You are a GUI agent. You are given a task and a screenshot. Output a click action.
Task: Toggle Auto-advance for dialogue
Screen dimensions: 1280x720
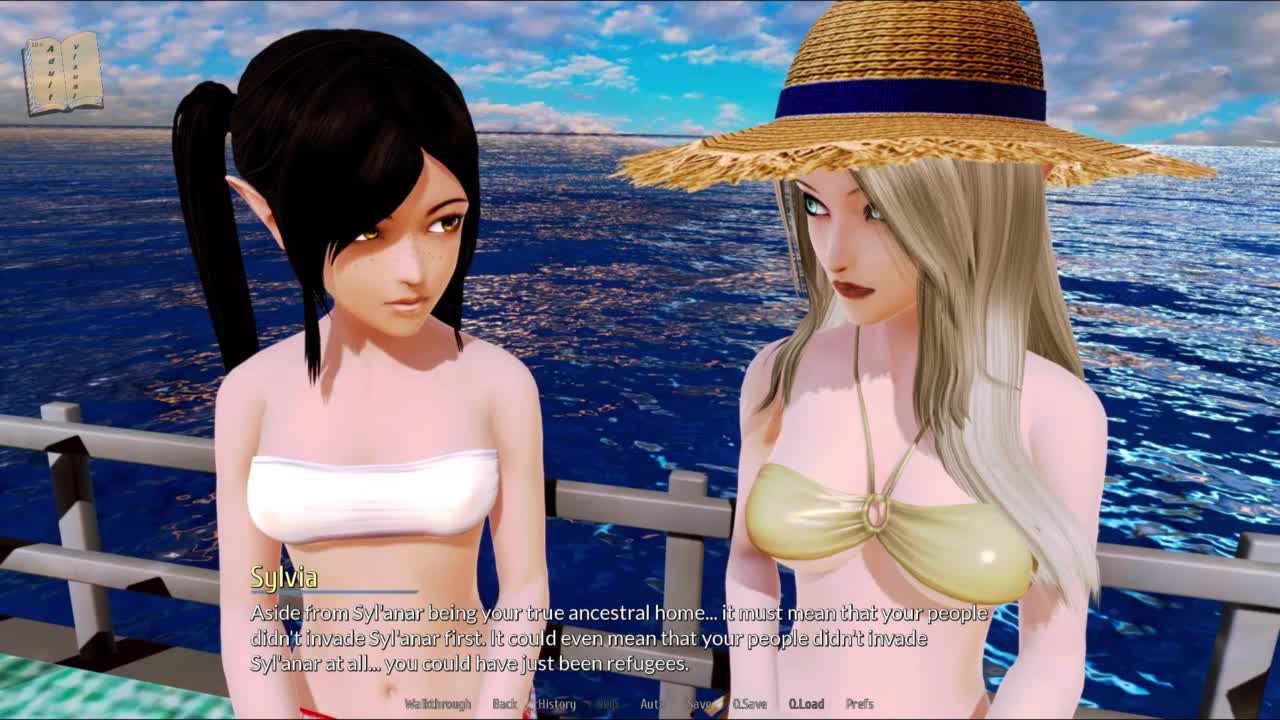point(651,704)
